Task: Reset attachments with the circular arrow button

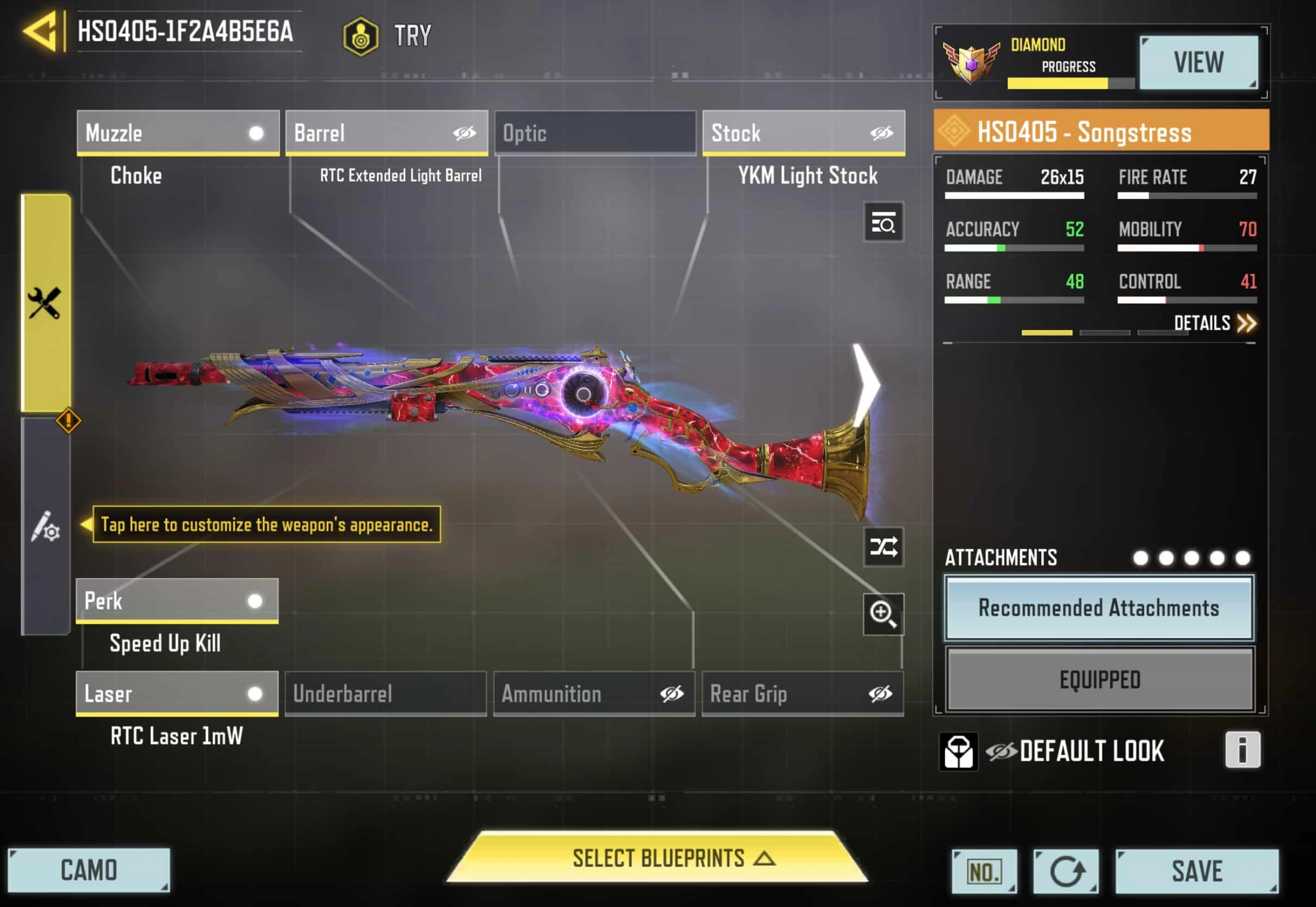Action: 1066,871
